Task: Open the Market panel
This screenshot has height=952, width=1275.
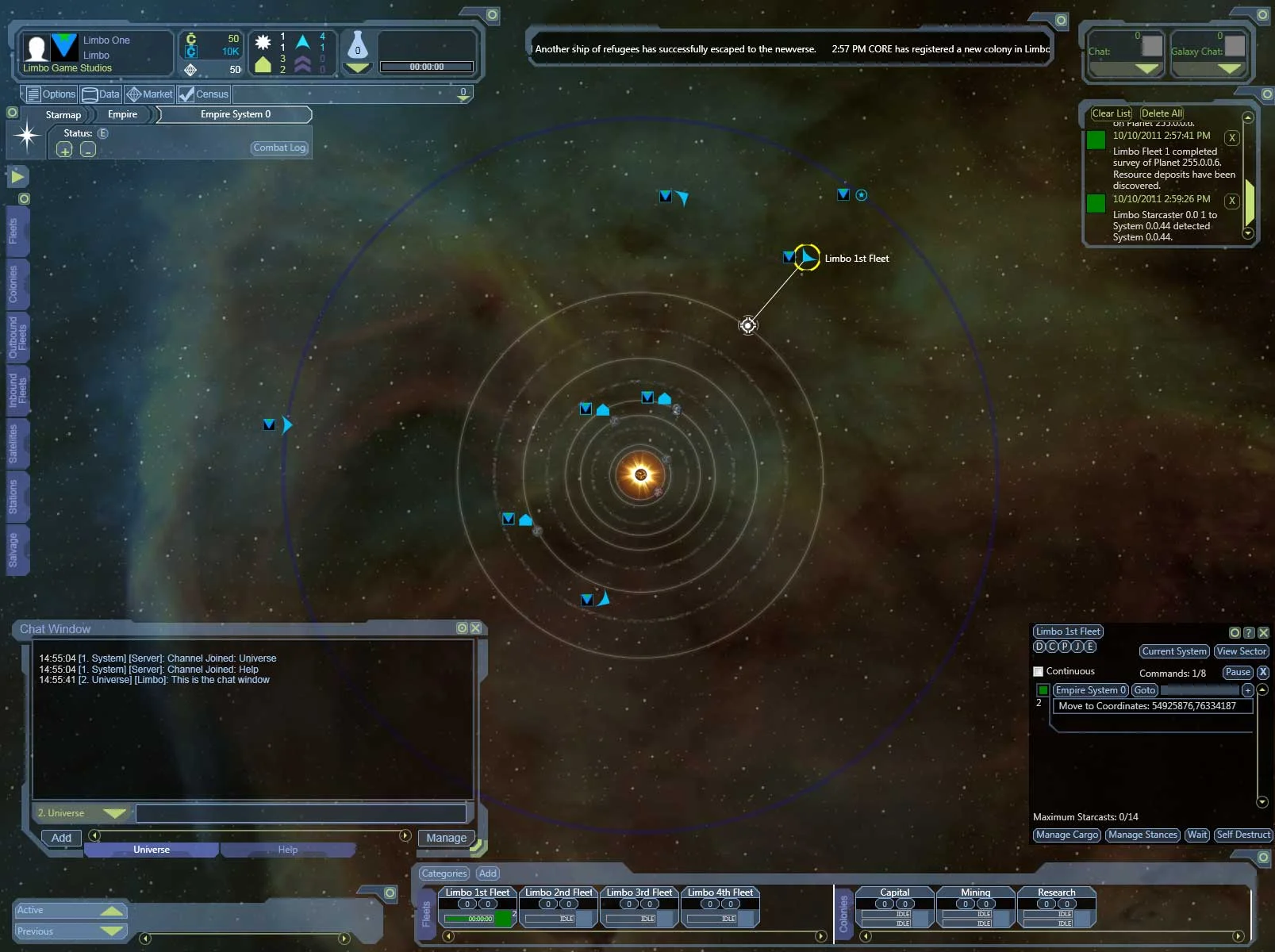Action: coord(148,94)
